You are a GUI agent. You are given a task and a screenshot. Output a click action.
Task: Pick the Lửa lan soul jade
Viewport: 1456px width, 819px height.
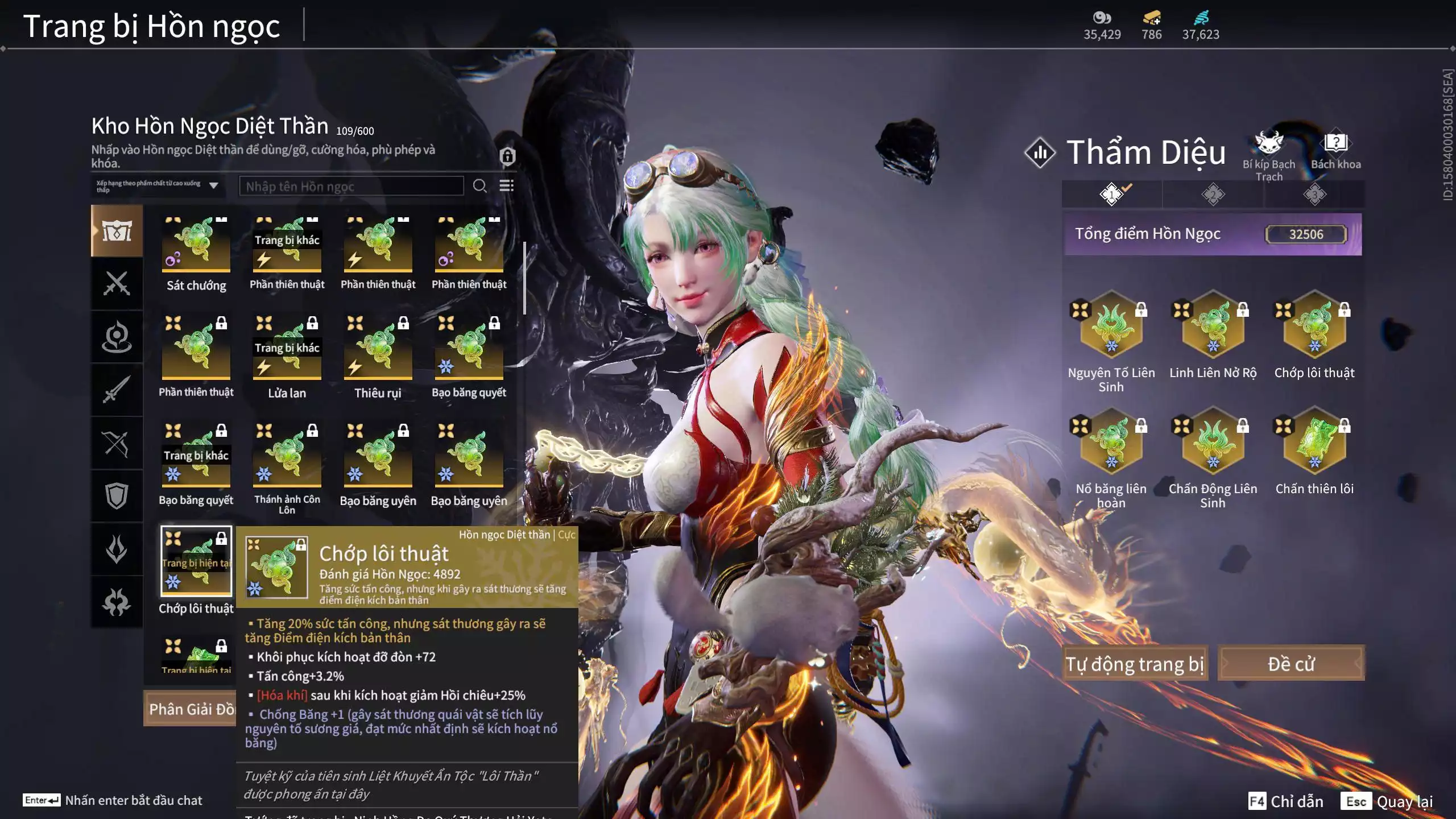(x=287, y=352)
